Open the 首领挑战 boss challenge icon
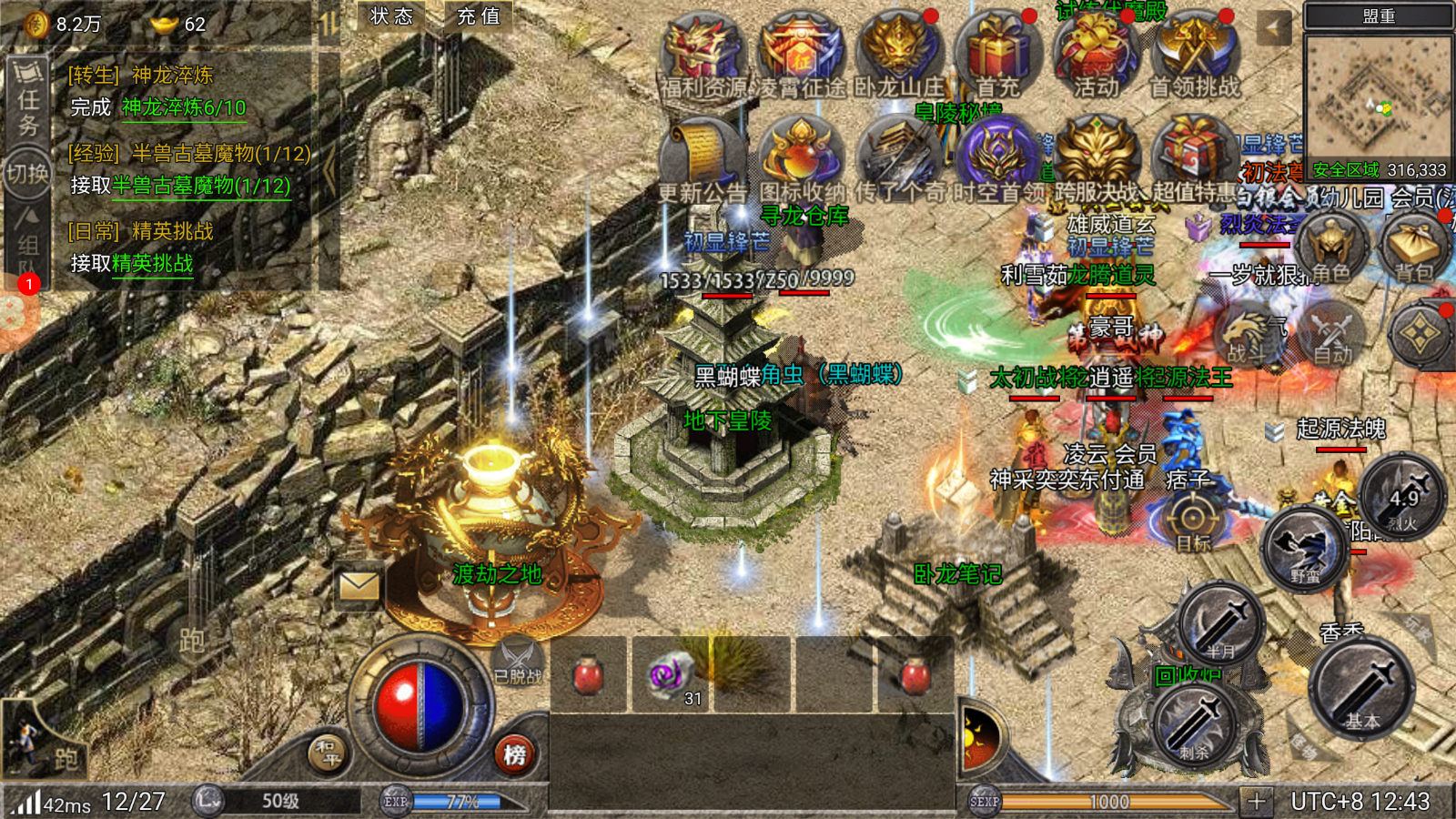Image resolution: width=1456 pixels, height=819 pixels. click(x=1195, y=53)
